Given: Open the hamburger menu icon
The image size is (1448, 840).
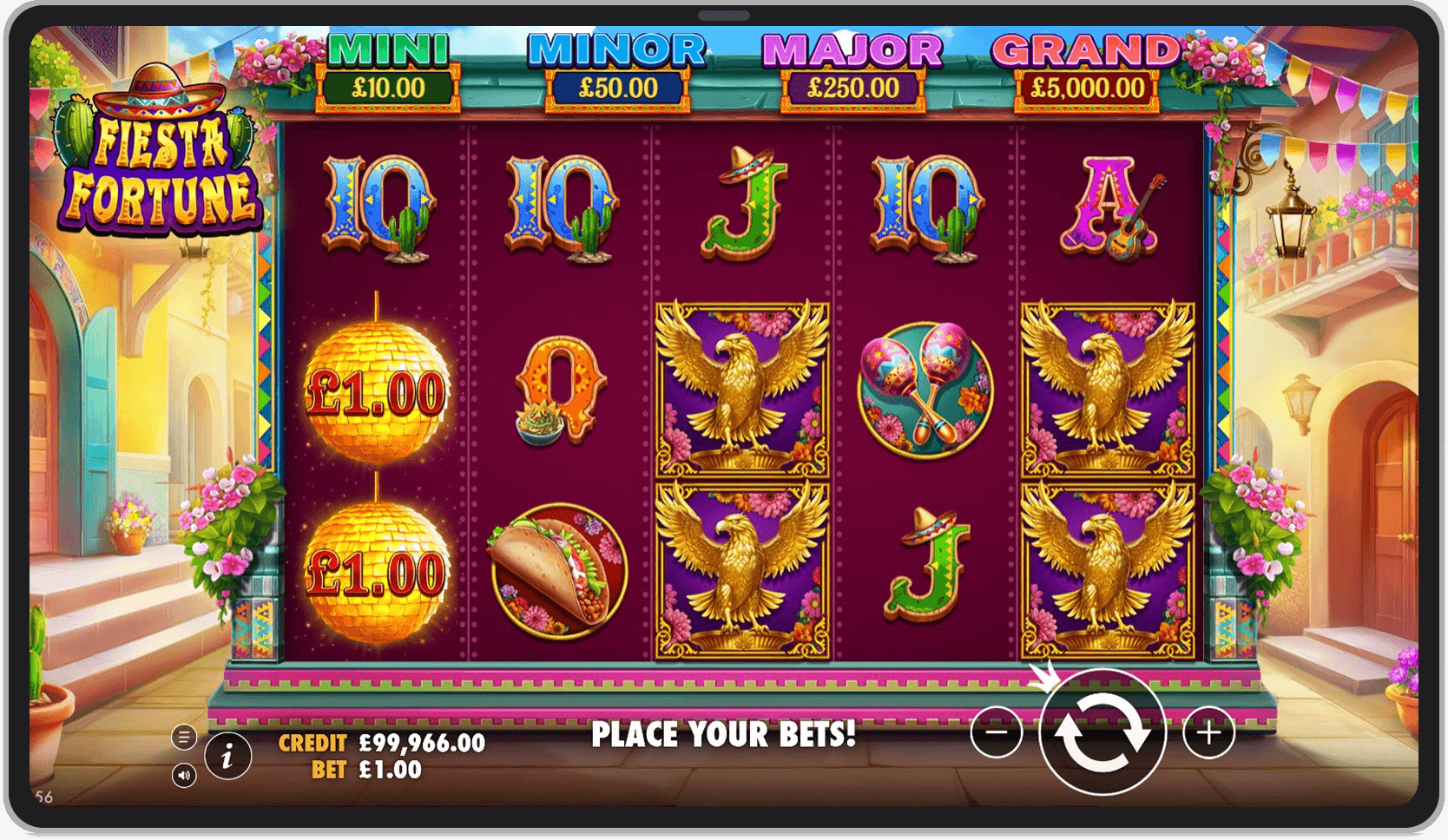Looking at the screenshot, I should pos(184,736).
